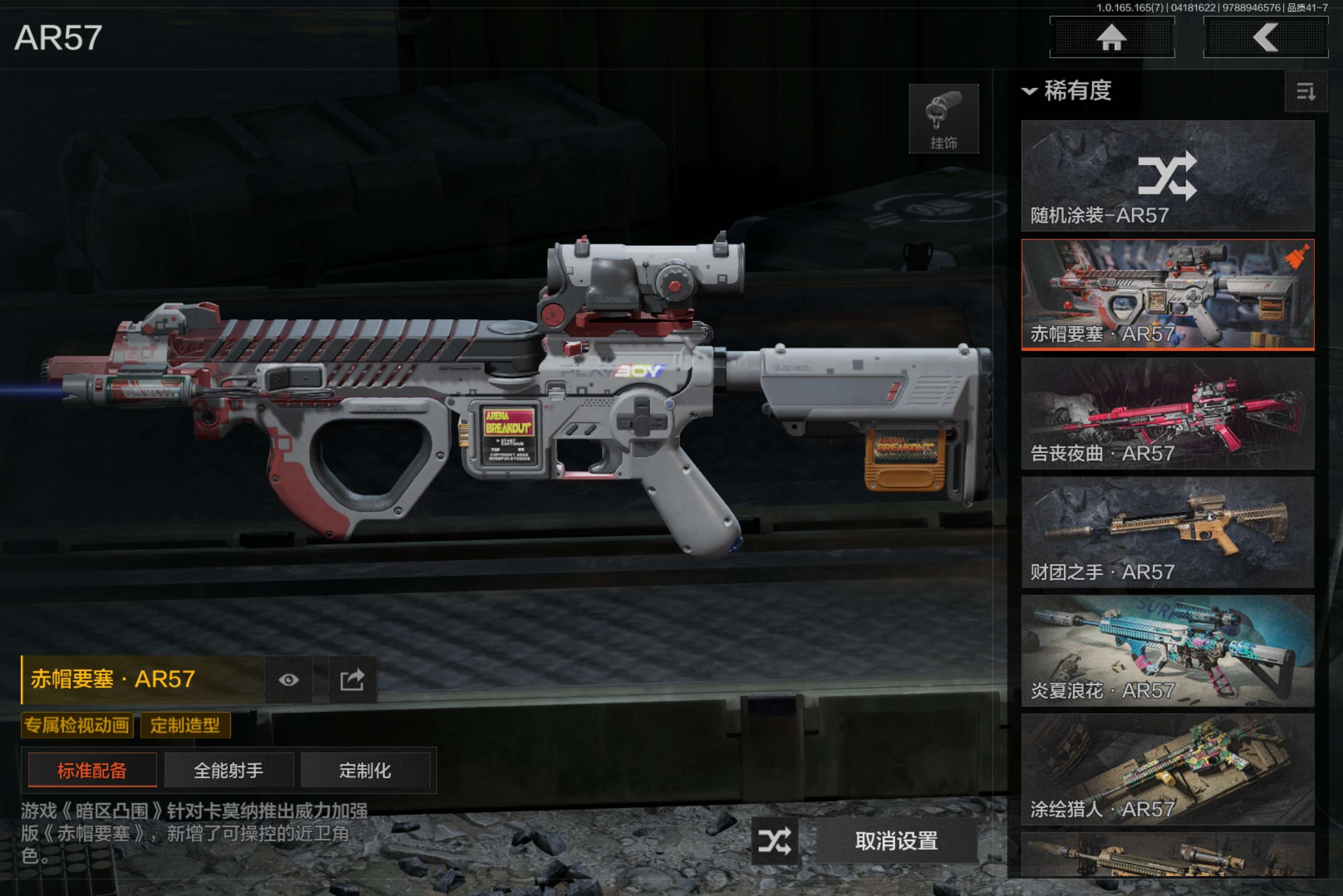Image resolution: width=1343 pixels, height=896 pixels.
Task: Return to the home screen
Action: tap(1111, 38)
